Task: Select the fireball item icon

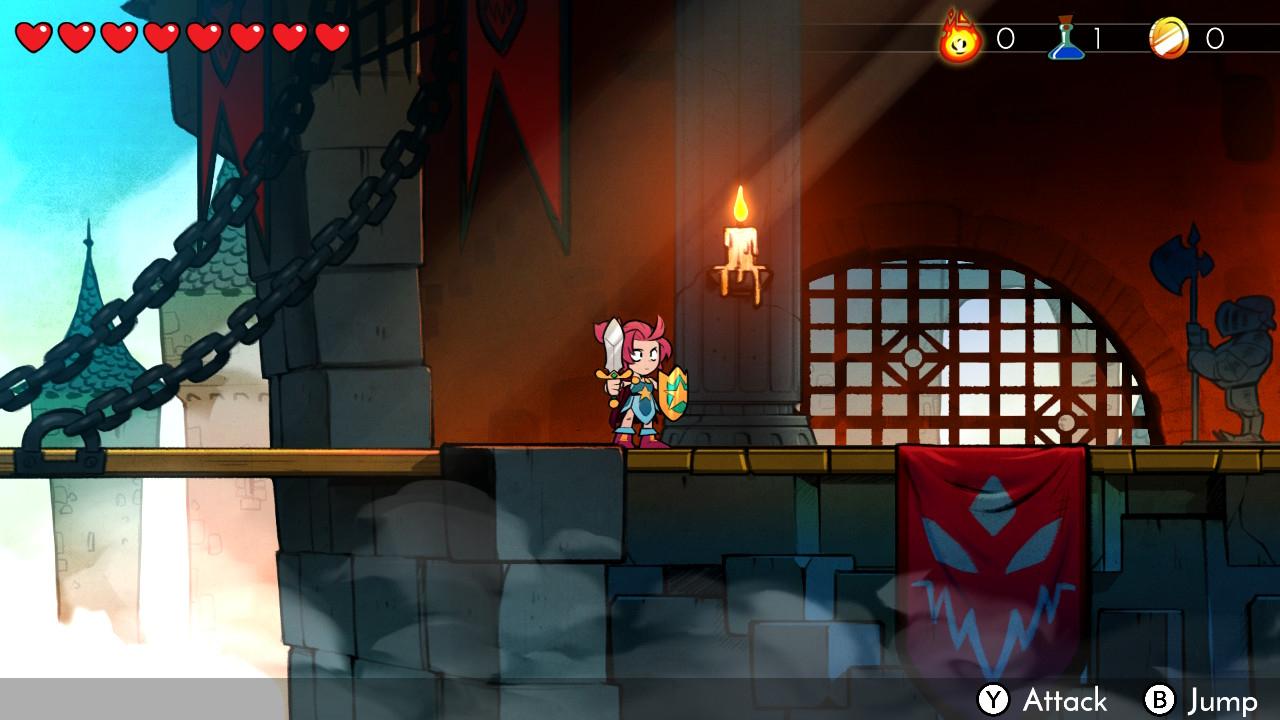Action: [960, 37]
